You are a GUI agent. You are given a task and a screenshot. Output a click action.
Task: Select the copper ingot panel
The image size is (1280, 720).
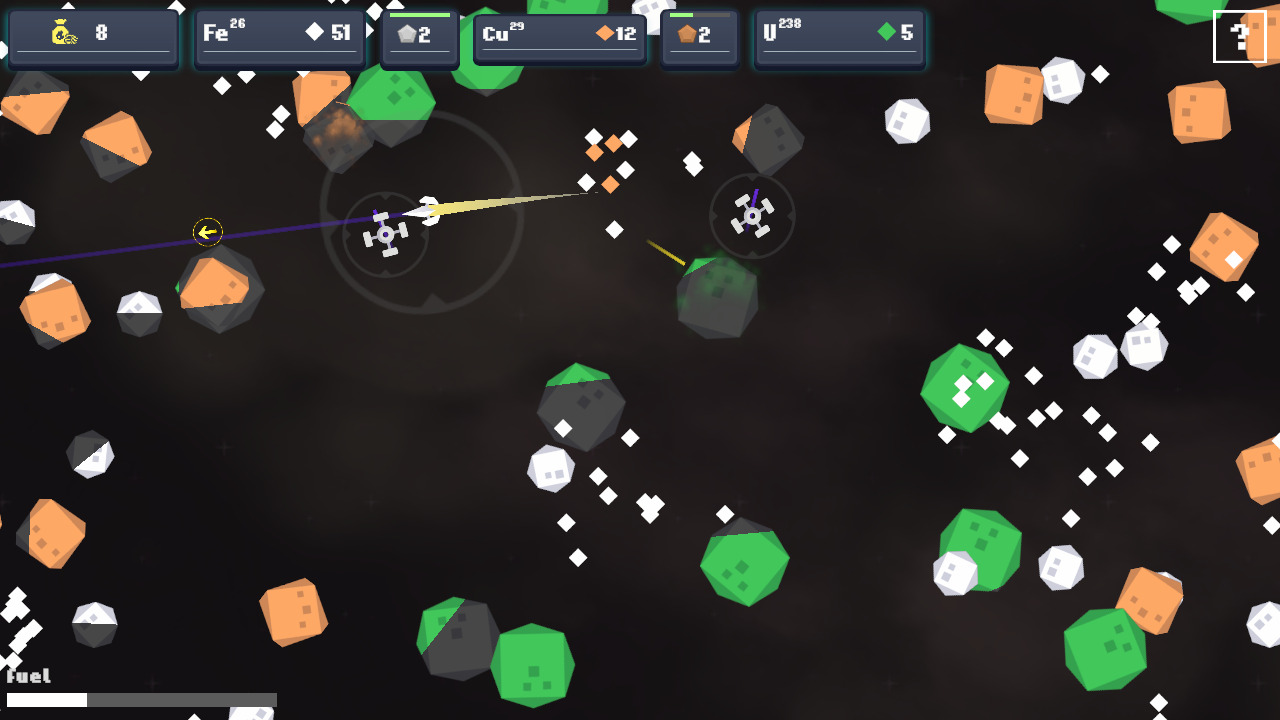(699, 38)
